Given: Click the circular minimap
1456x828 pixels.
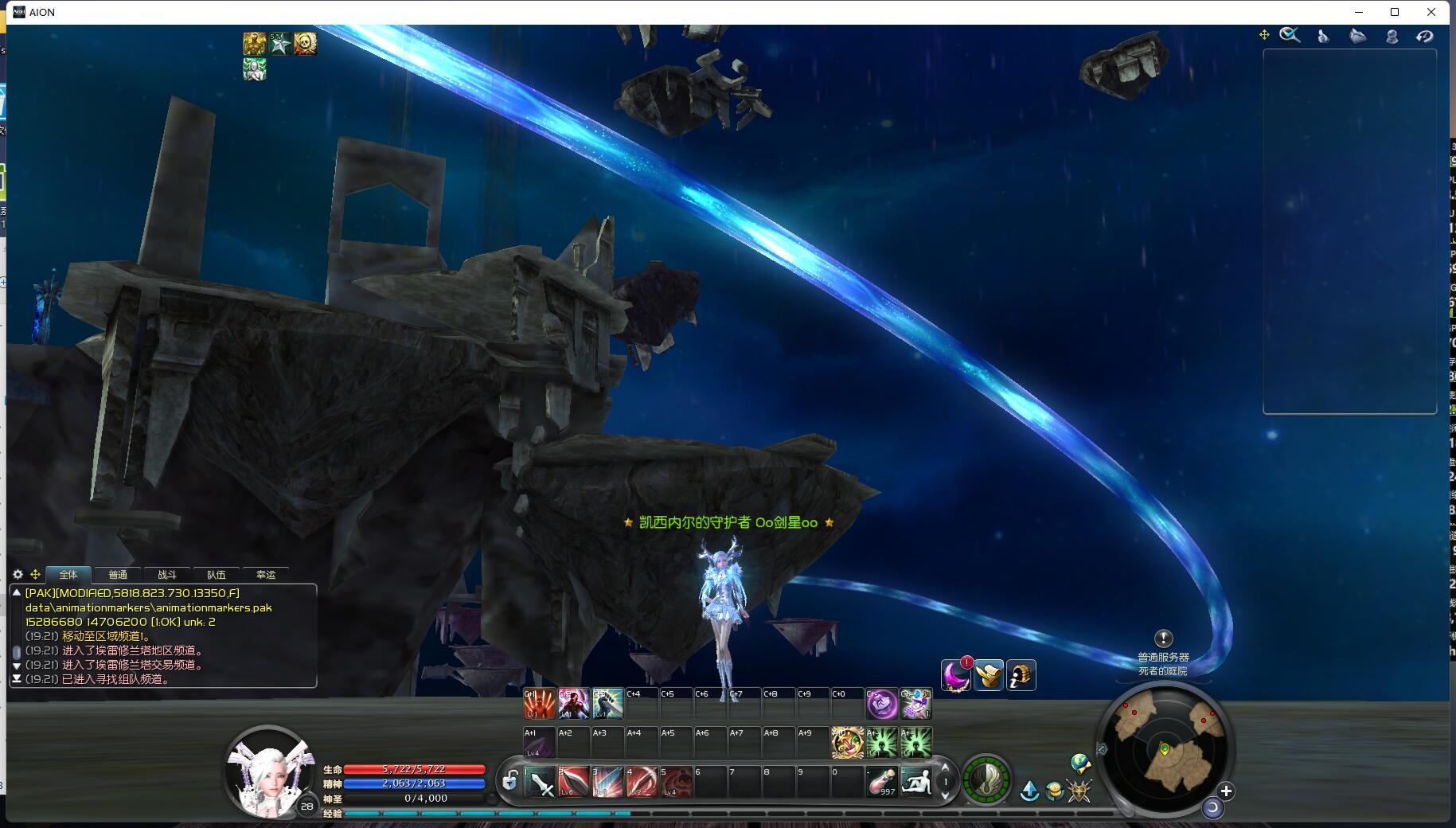Looking at the screenshot, I should (1165, 748).
